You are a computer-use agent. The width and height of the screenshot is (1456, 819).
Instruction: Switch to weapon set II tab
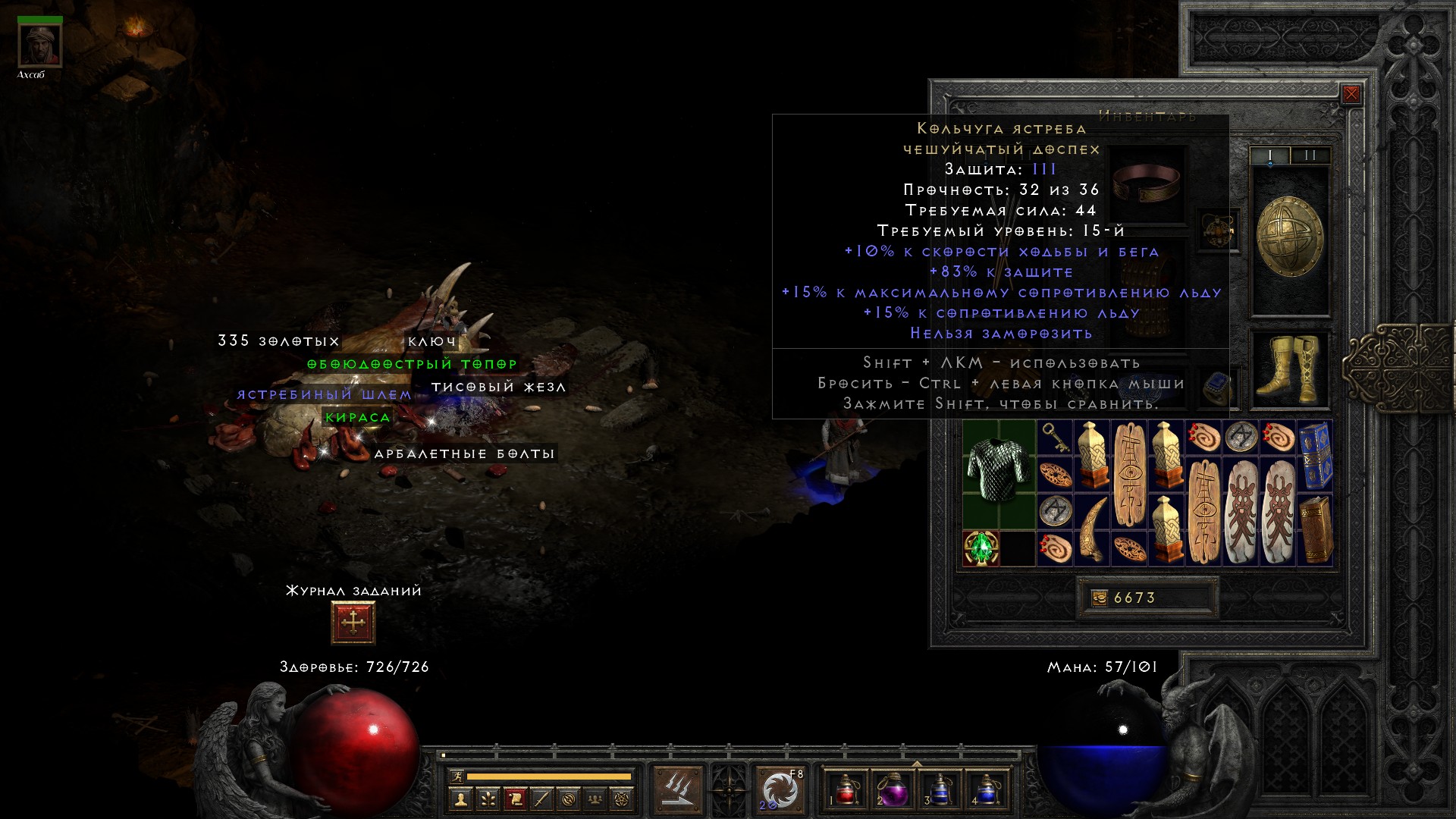coord(1310,155)
